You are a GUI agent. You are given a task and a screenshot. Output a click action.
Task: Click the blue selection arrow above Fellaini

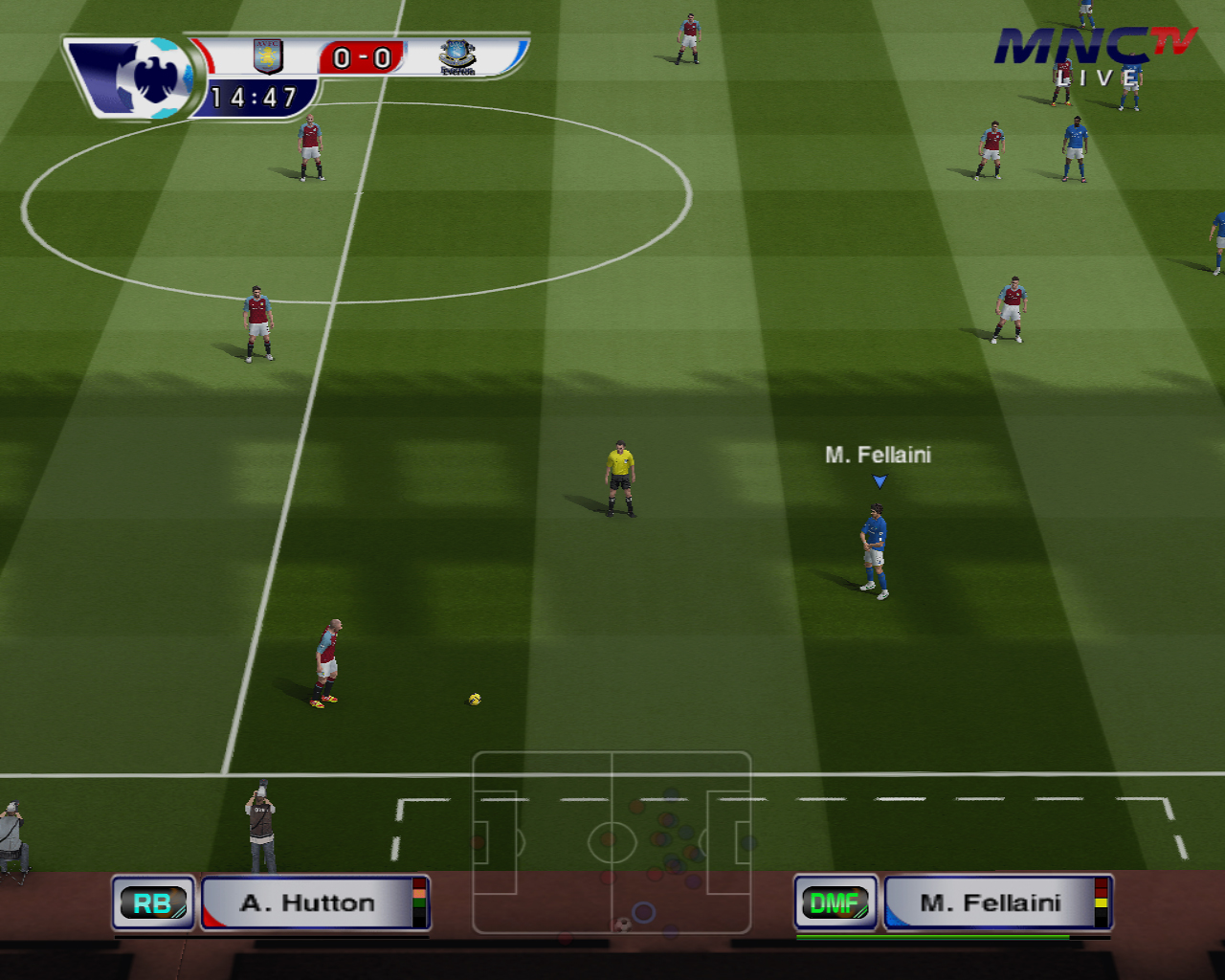pos(880,481)
